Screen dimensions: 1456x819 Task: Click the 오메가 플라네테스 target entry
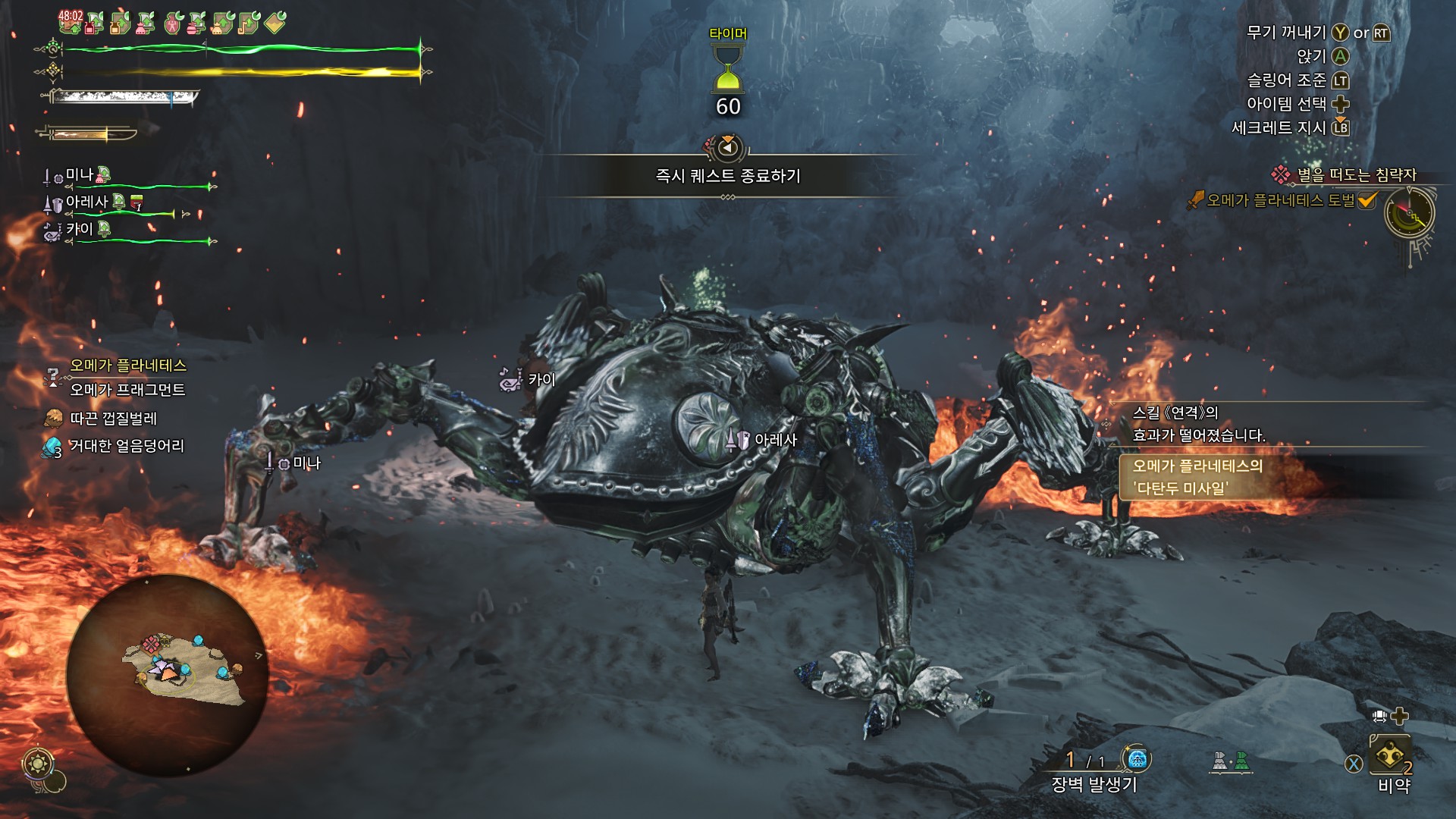127,366
